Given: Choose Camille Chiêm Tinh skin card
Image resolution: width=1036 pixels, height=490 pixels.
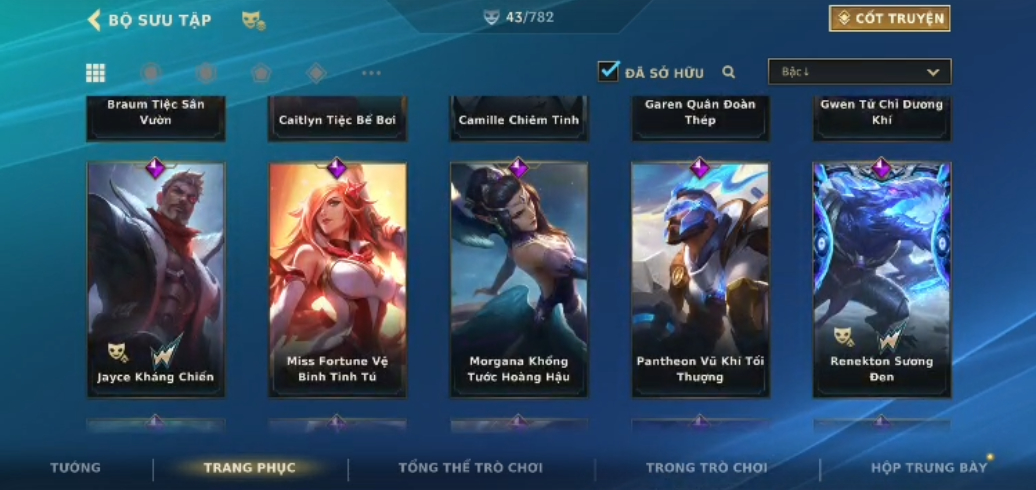Looking at the screenshot, I should click(518, 118).
